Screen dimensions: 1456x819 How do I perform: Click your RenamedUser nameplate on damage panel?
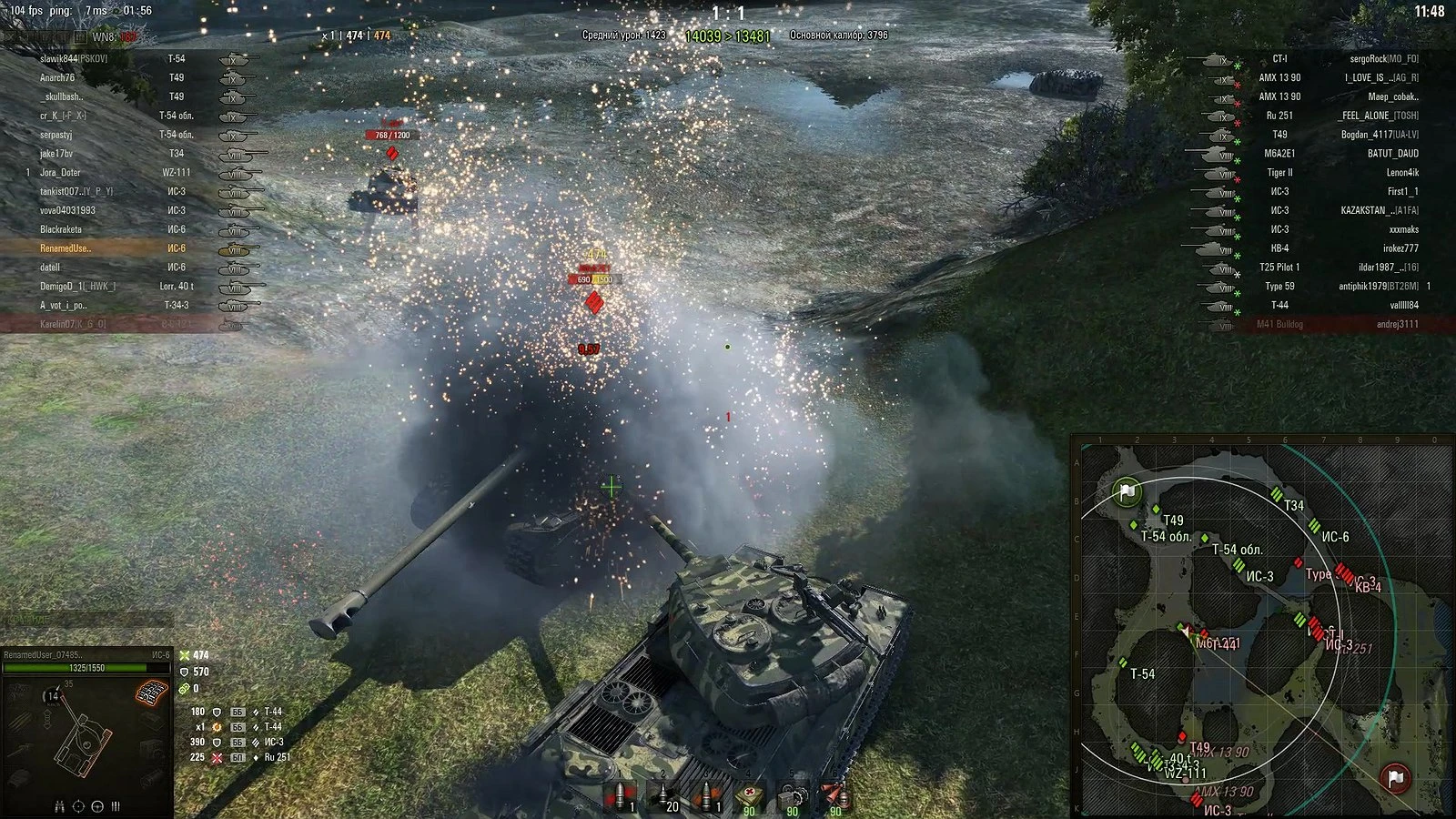[44, 655]
